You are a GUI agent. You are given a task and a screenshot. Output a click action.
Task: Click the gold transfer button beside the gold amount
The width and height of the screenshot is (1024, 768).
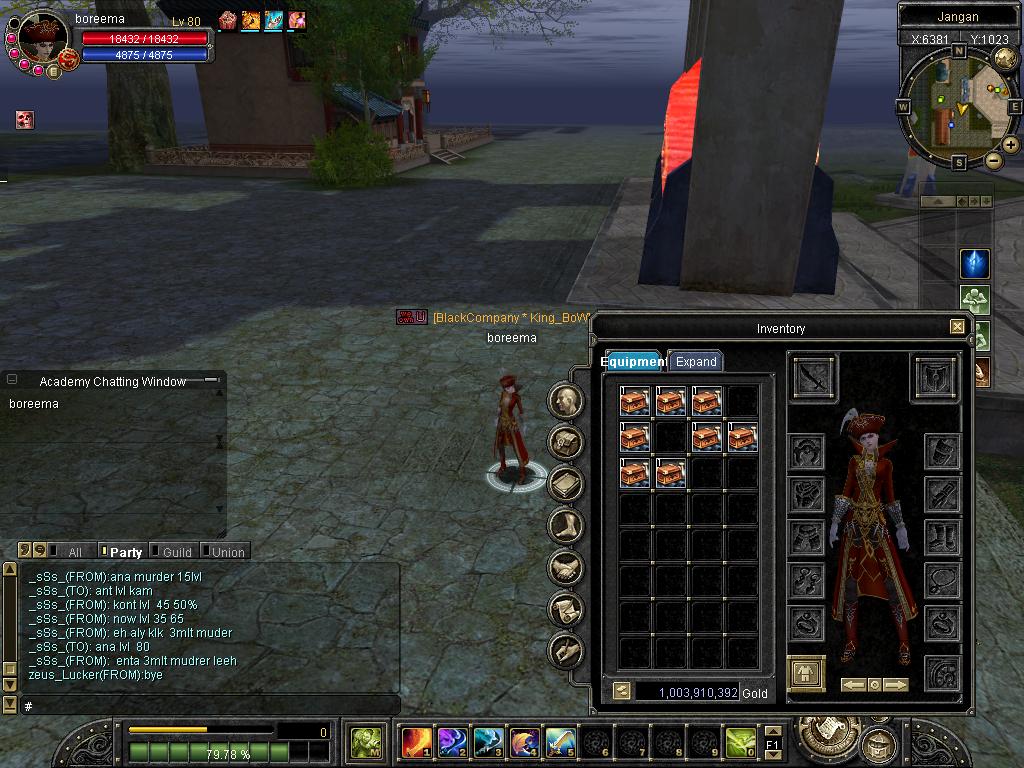tap(621, 691)
